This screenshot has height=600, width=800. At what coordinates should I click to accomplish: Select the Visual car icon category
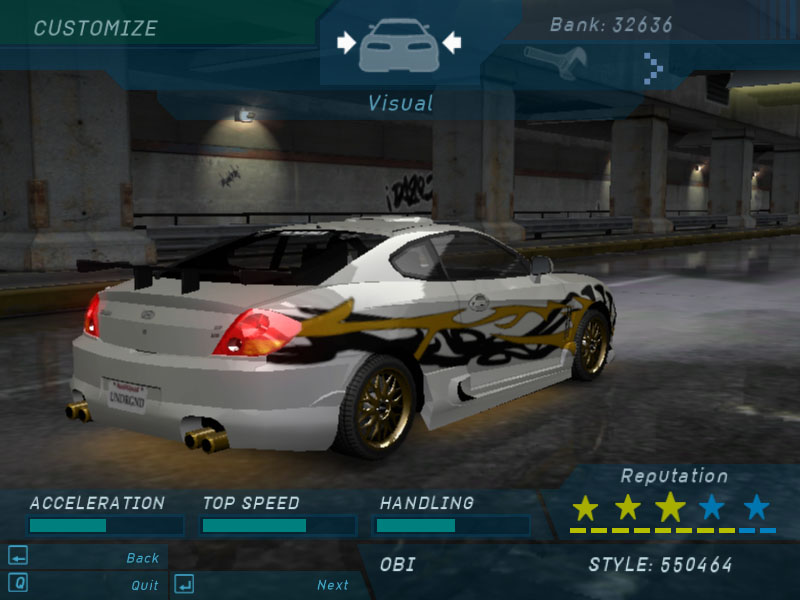click(398, 43)
